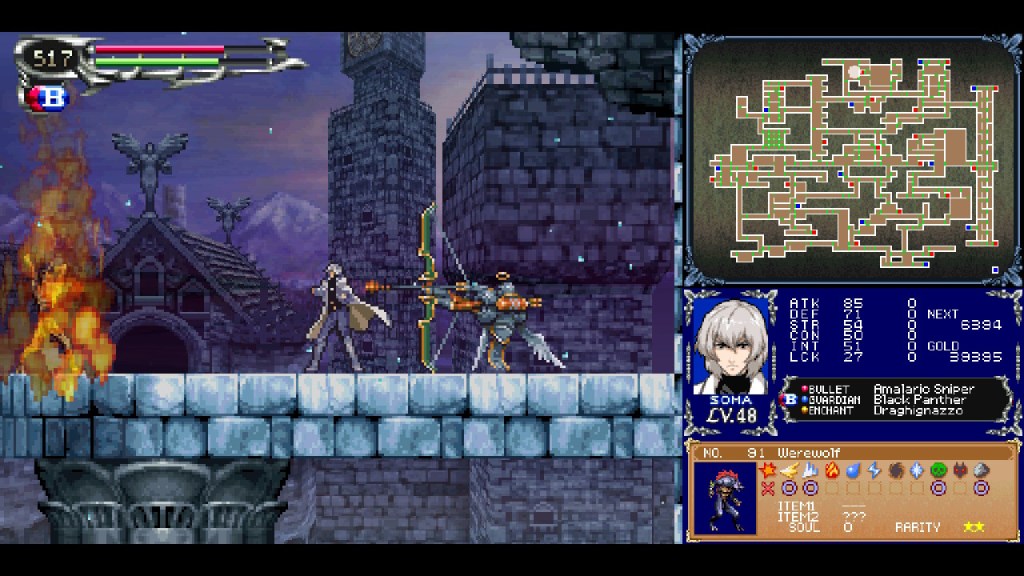Click the red X weakness marker
This screenshot has height=576, width=1024.
click(768, 488)
